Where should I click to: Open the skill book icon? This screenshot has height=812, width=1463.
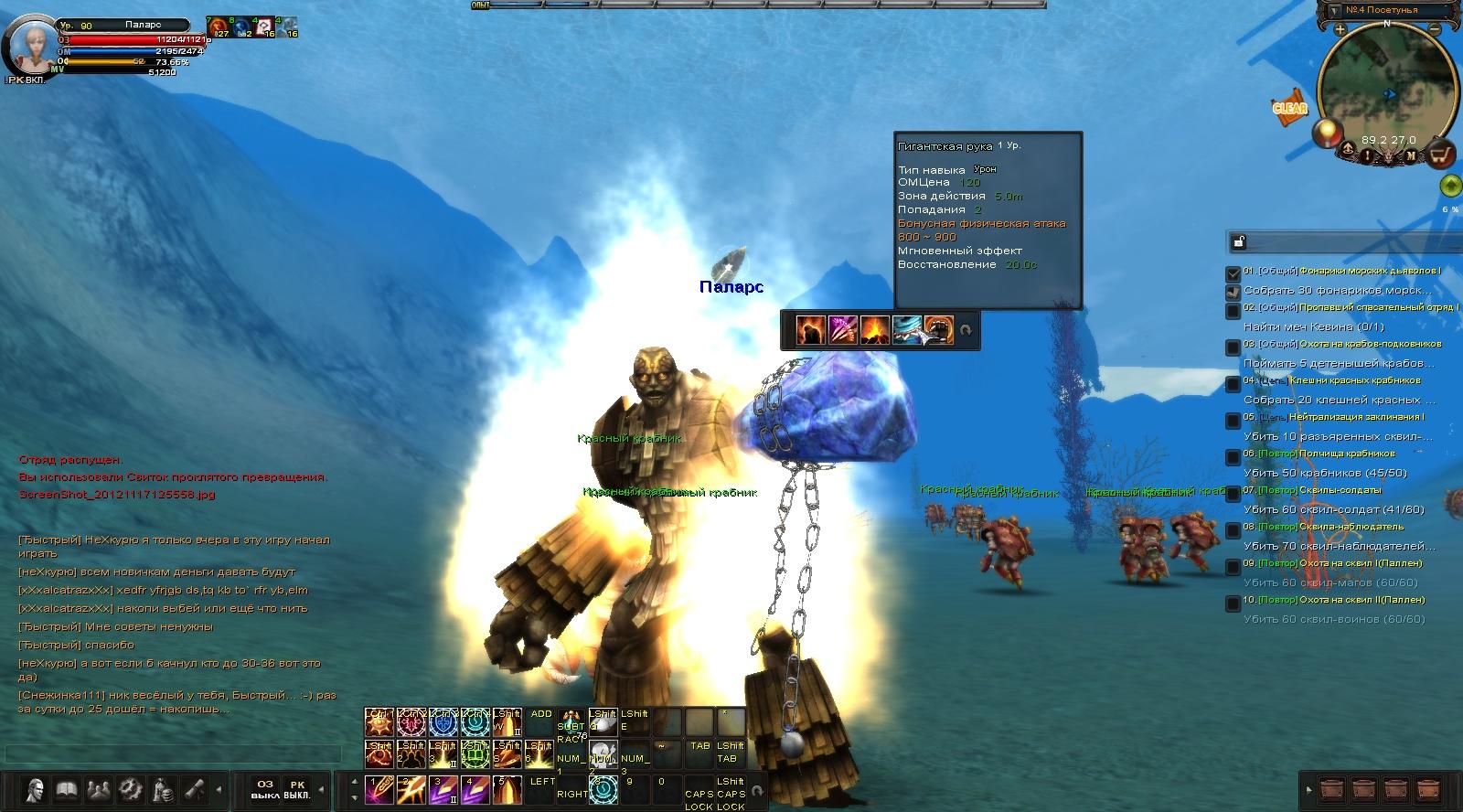(66, 788)
